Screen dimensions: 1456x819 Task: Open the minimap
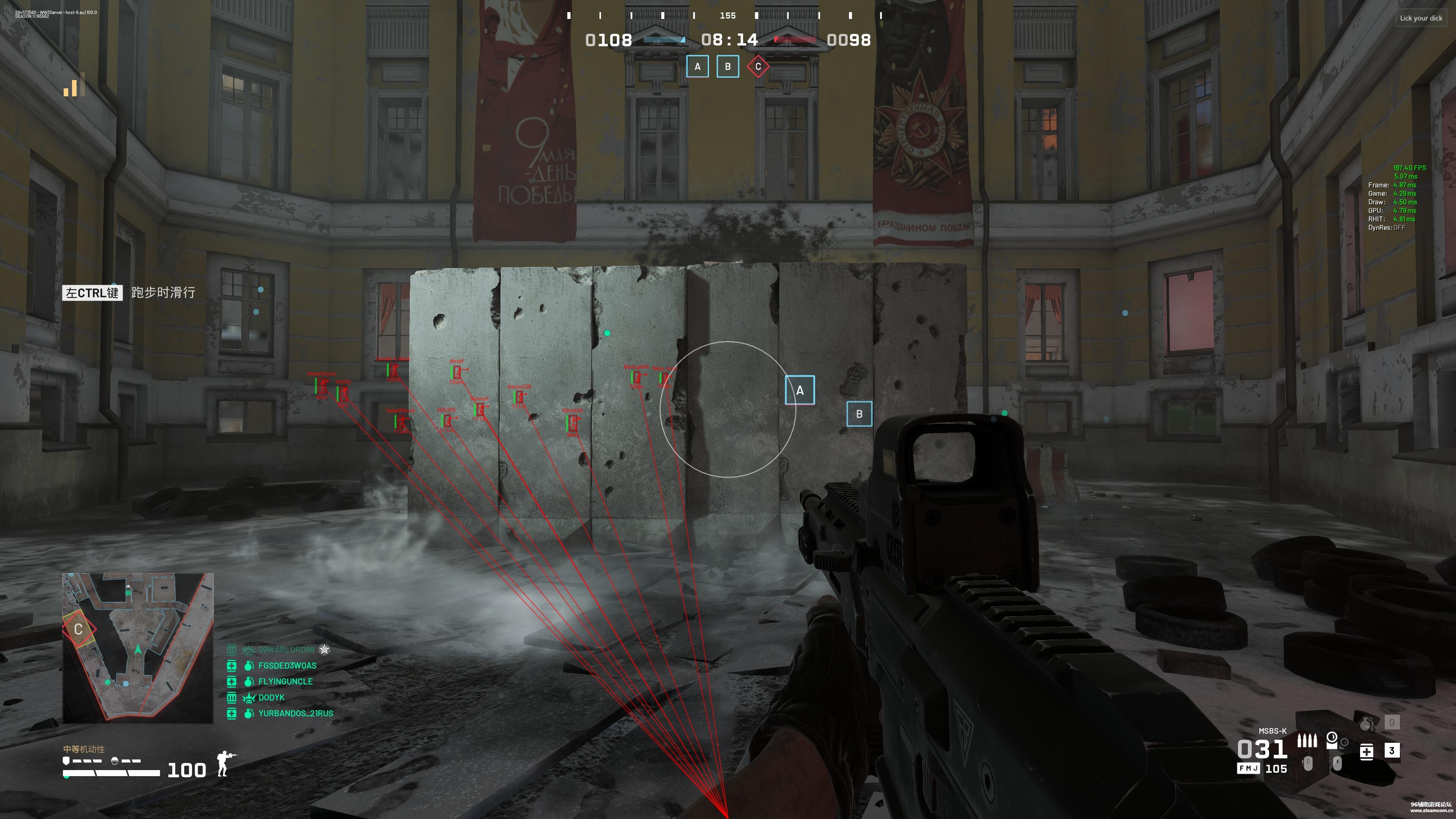(x=138, y=648)
